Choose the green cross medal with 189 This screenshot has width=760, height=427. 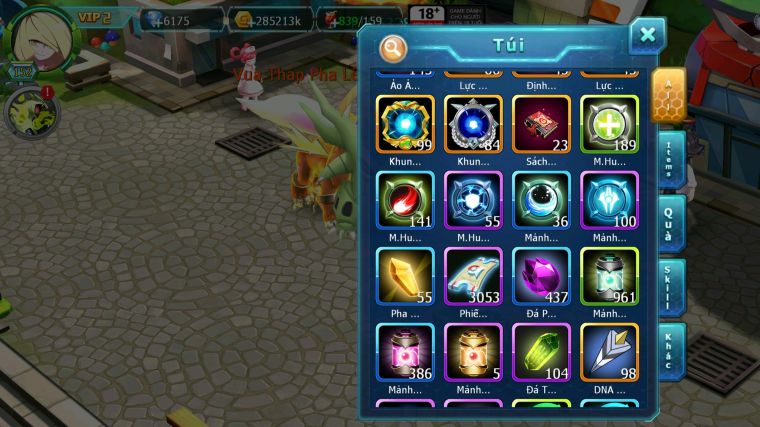(x=609, y=124)
